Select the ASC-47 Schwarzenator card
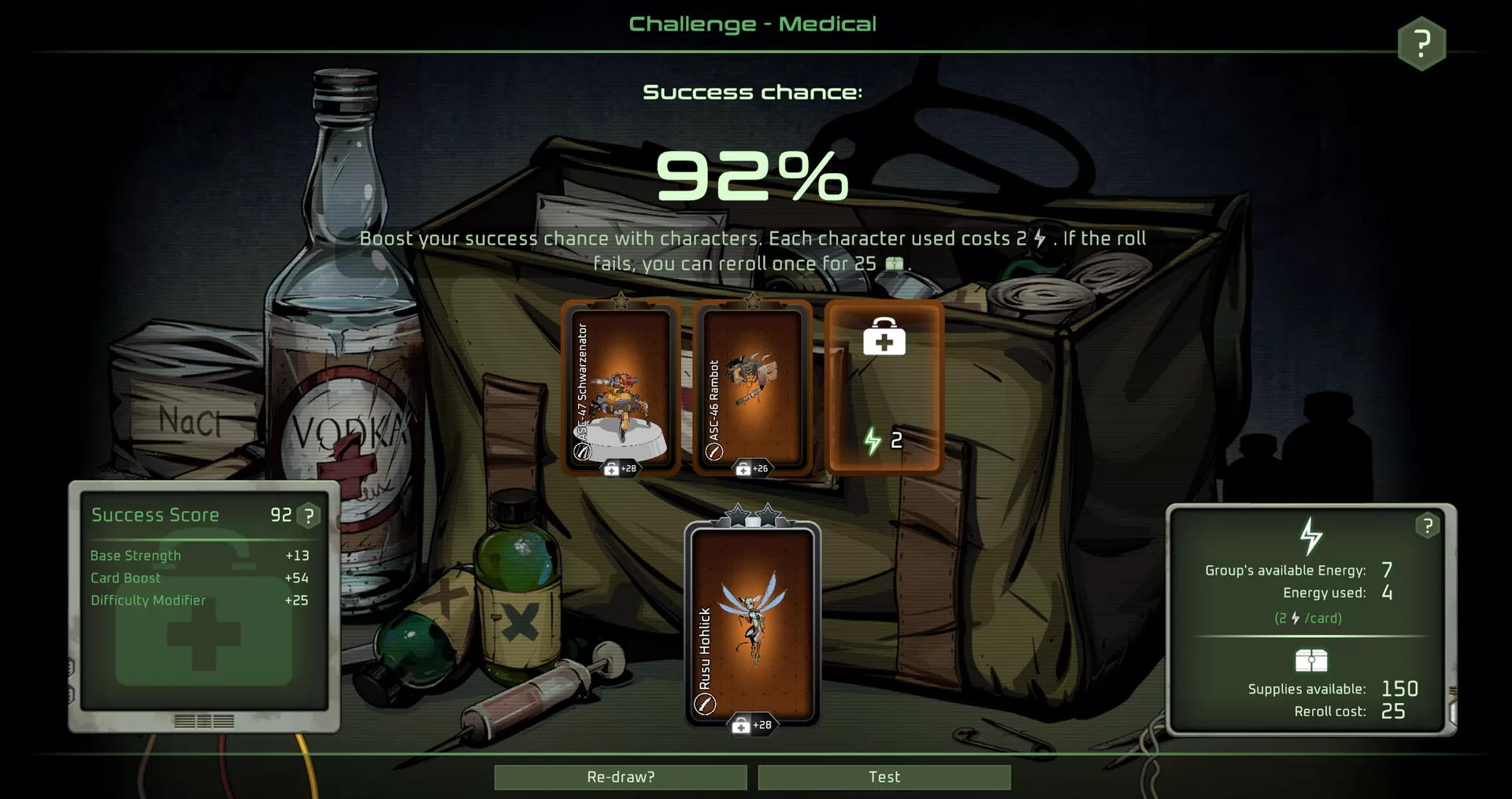Image resolution: width=1512 pixels, height=799 pixels. coord(621,387)
